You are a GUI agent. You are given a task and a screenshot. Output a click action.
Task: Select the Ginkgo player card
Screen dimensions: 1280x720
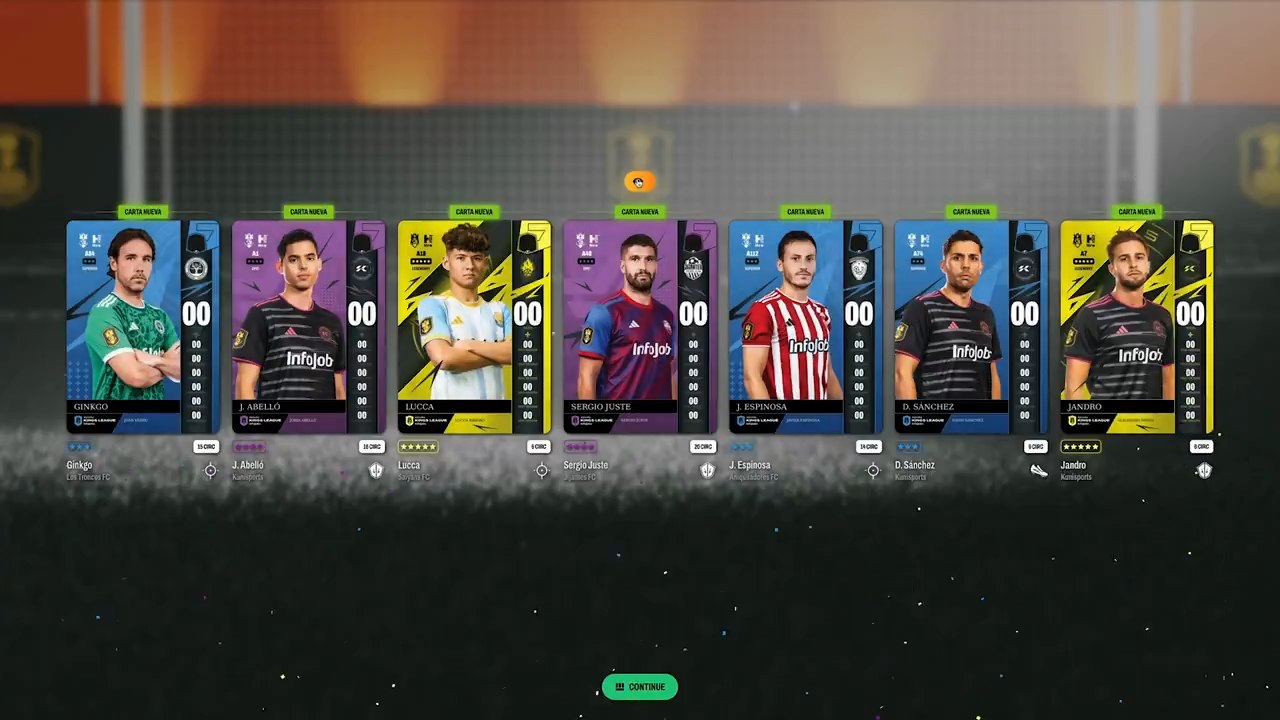pos(143,327)
